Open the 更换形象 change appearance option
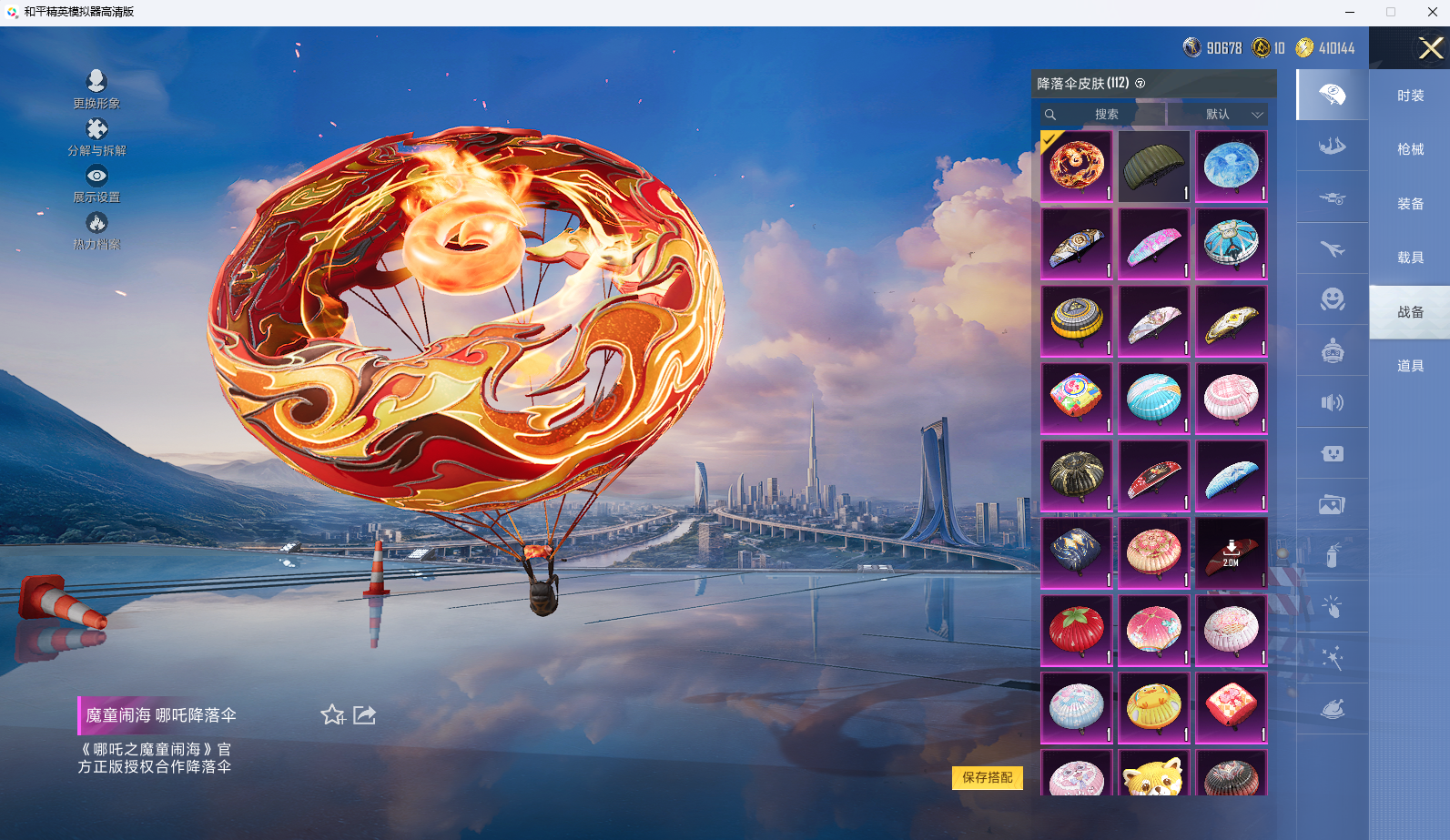The height and width of the screenshot is (840, 1450). coord(96,89)
